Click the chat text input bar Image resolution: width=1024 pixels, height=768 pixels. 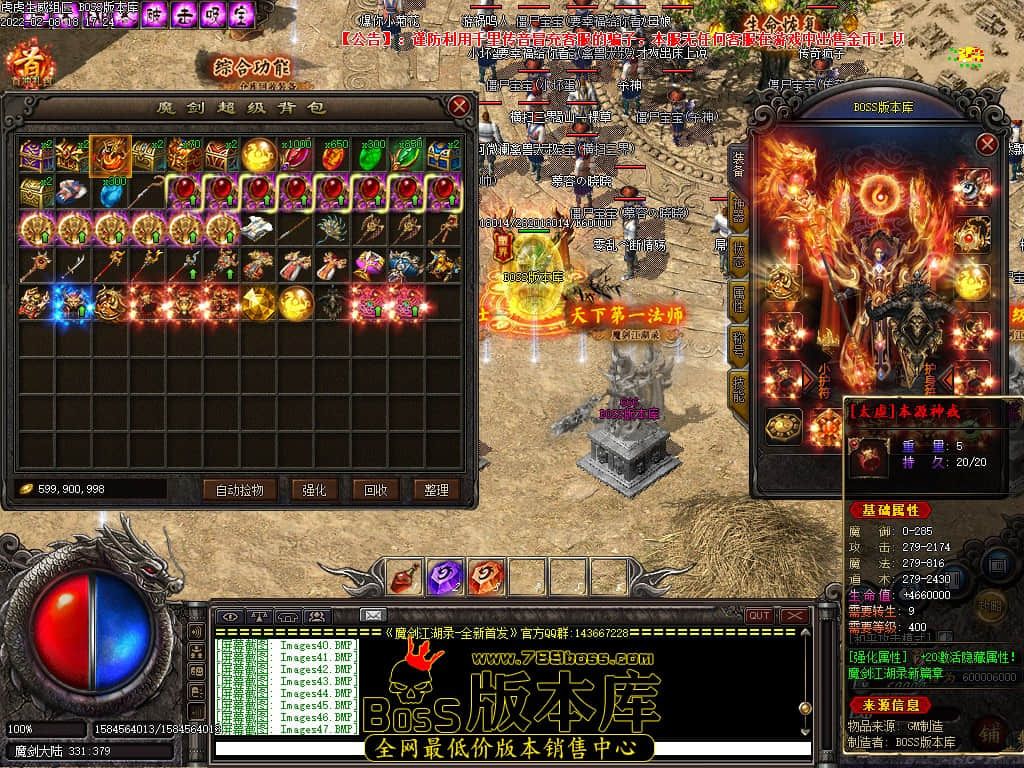pos(510,748)
